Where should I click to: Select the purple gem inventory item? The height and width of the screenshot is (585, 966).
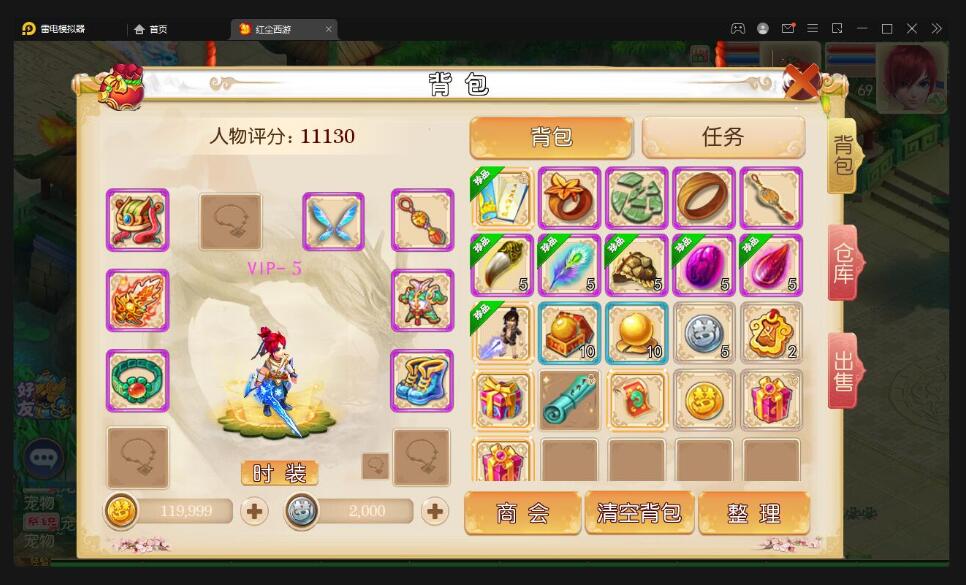point(704,265)
